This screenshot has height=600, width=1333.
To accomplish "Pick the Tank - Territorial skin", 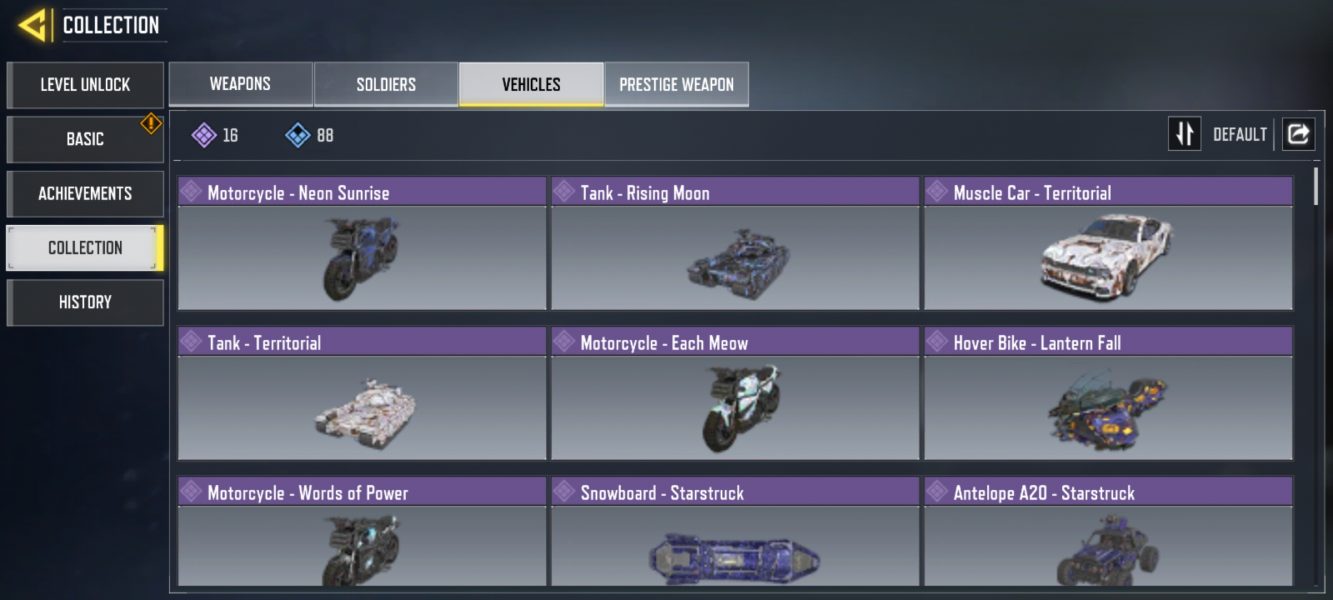I will (362, 394).
